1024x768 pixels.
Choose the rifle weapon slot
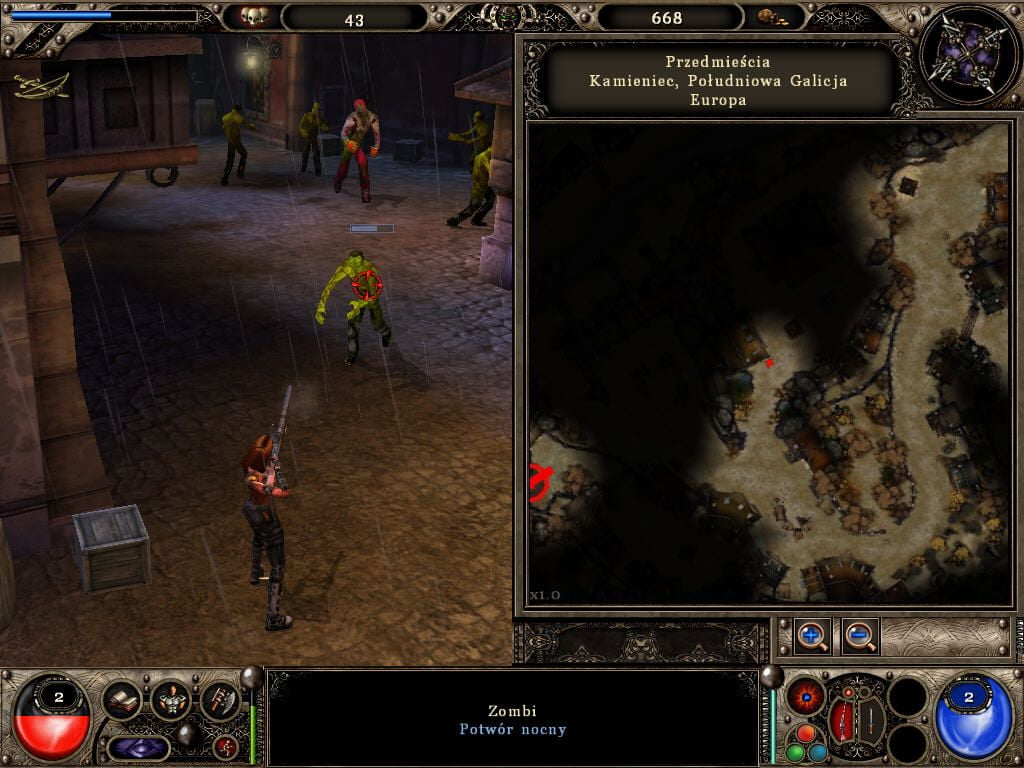(842, 721)
